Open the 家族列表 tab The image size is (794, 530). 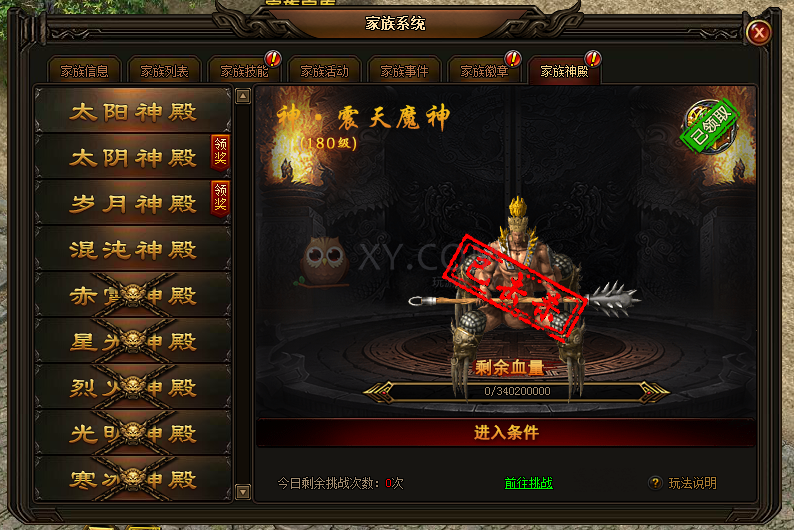point(164,71)
